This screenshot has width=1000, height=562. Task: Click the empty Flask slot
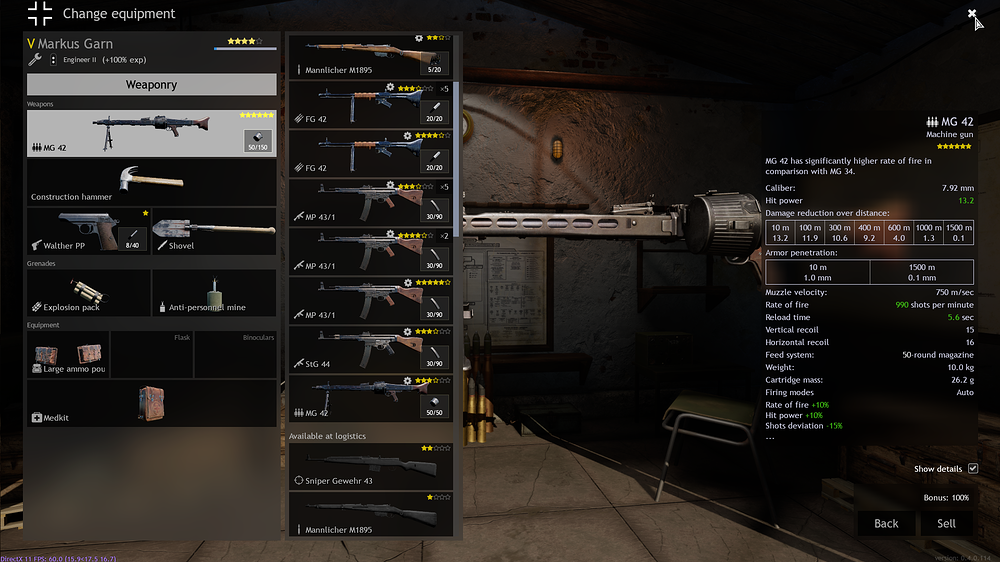point(151,355)
